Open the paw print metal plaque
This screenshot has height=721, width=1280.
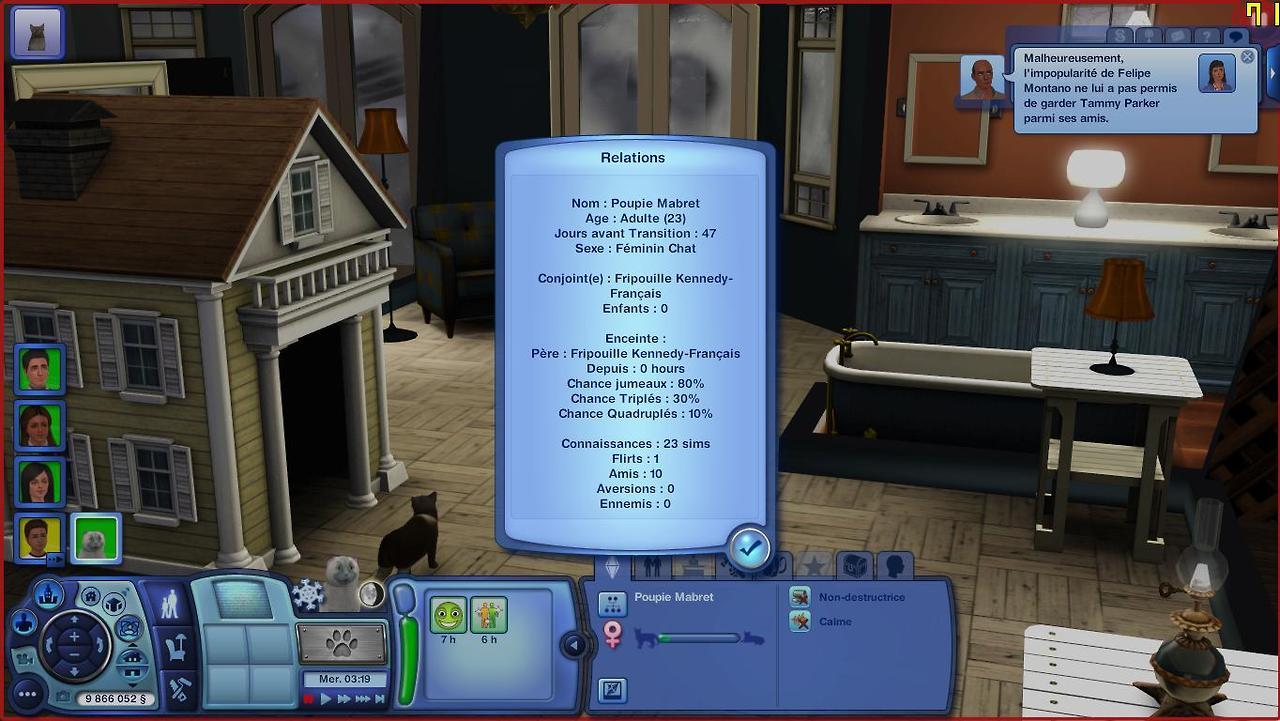[342, 643]
